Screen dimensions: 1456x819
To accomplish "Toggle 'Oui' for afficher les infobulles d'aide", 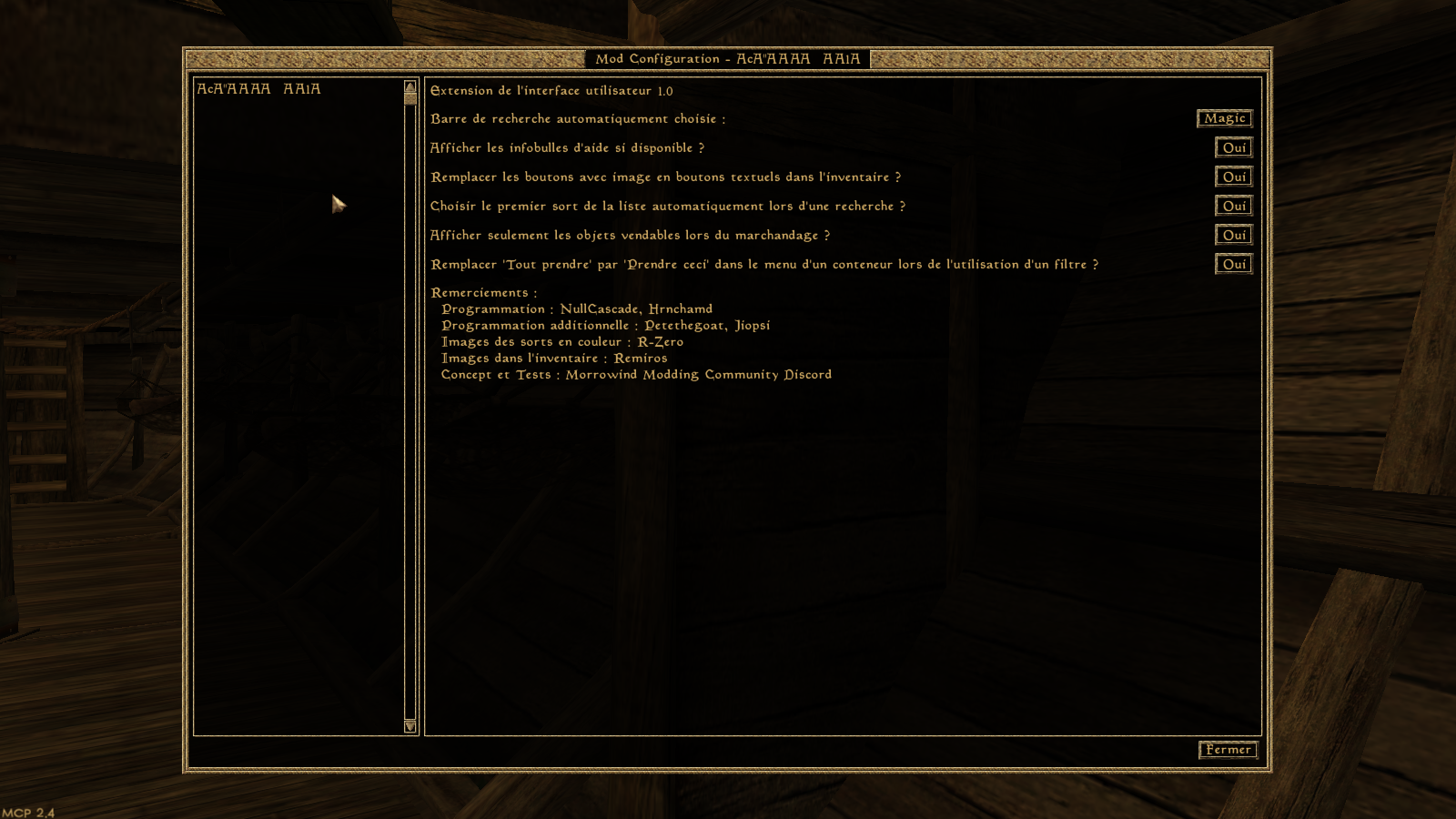I will coord(1233,147).
